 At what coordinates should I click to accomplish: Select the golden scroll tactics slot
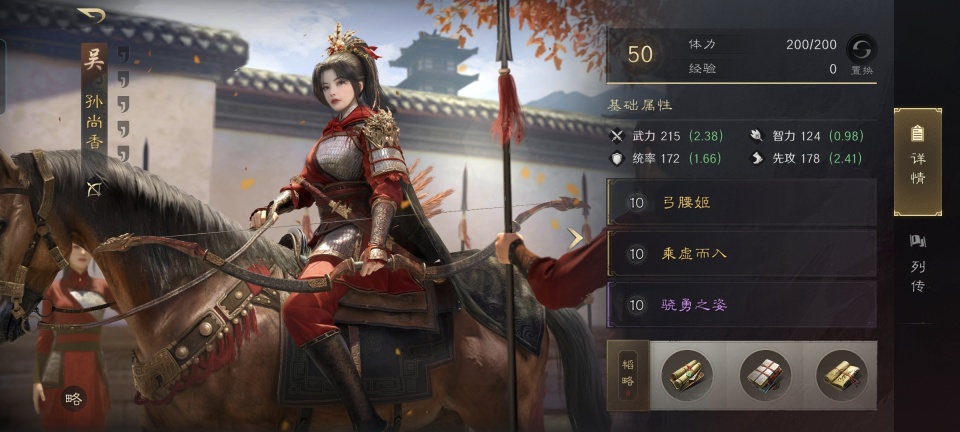click(x=687, y=375)
